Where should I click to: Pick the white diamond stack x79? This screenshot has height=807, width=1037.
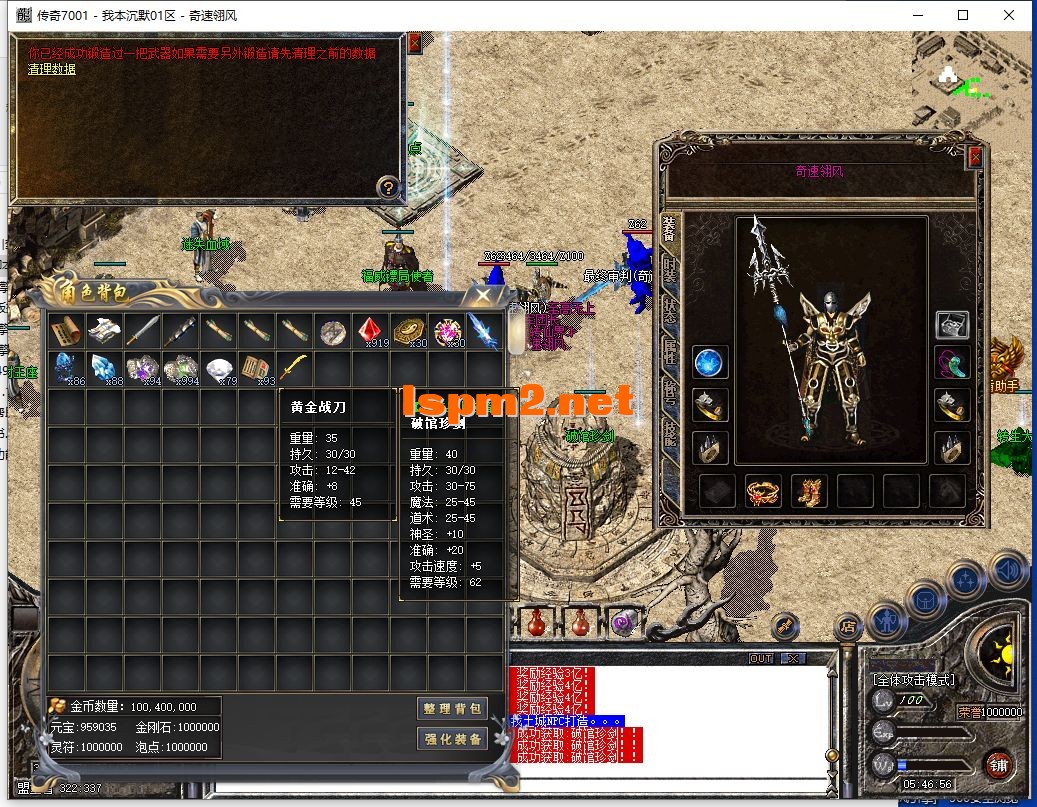[x=217, y=369]
